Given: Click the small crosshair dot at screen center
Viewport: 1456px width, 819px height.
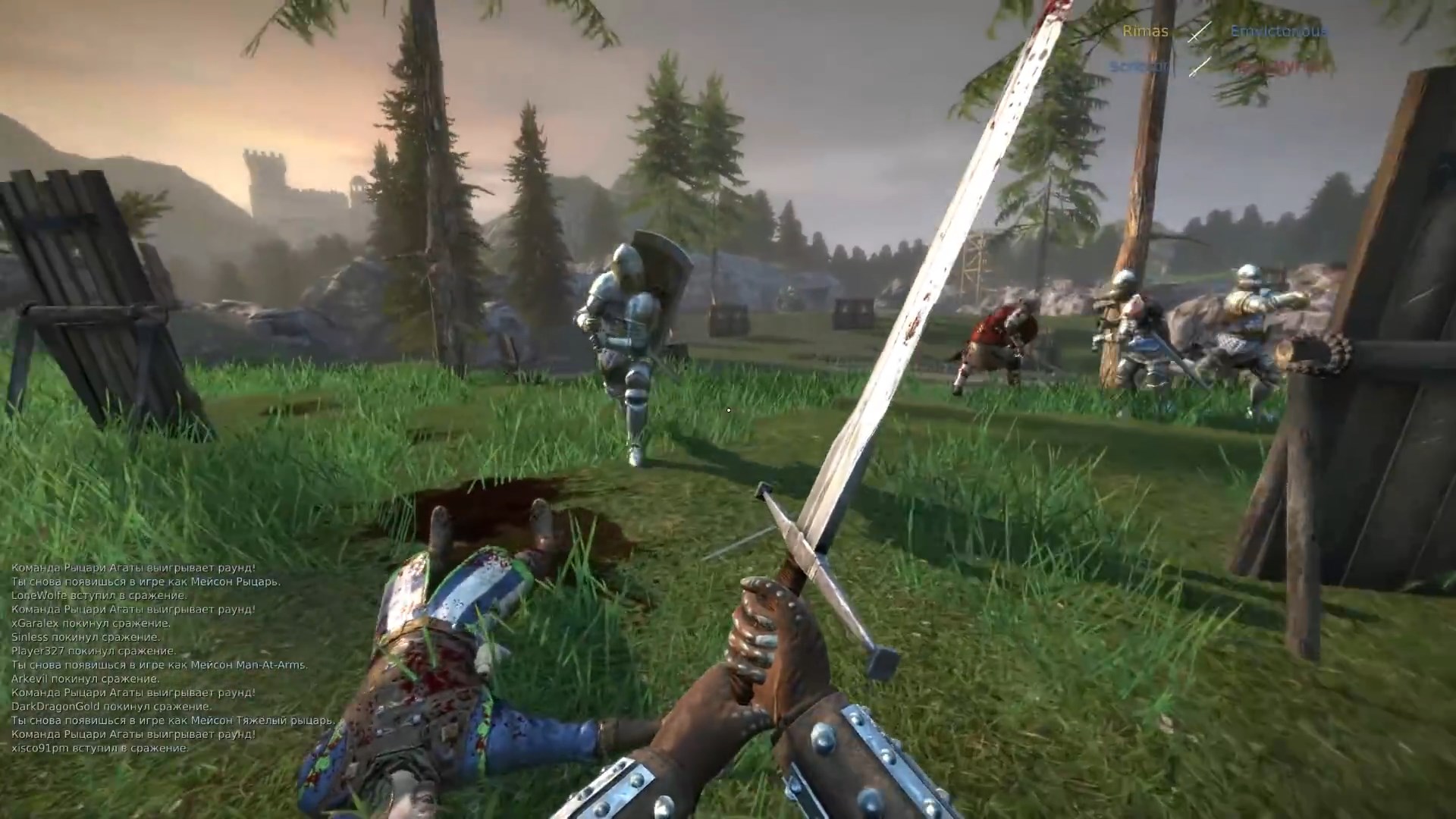Looking at the screenshot, I should click(x=728, y=409).
